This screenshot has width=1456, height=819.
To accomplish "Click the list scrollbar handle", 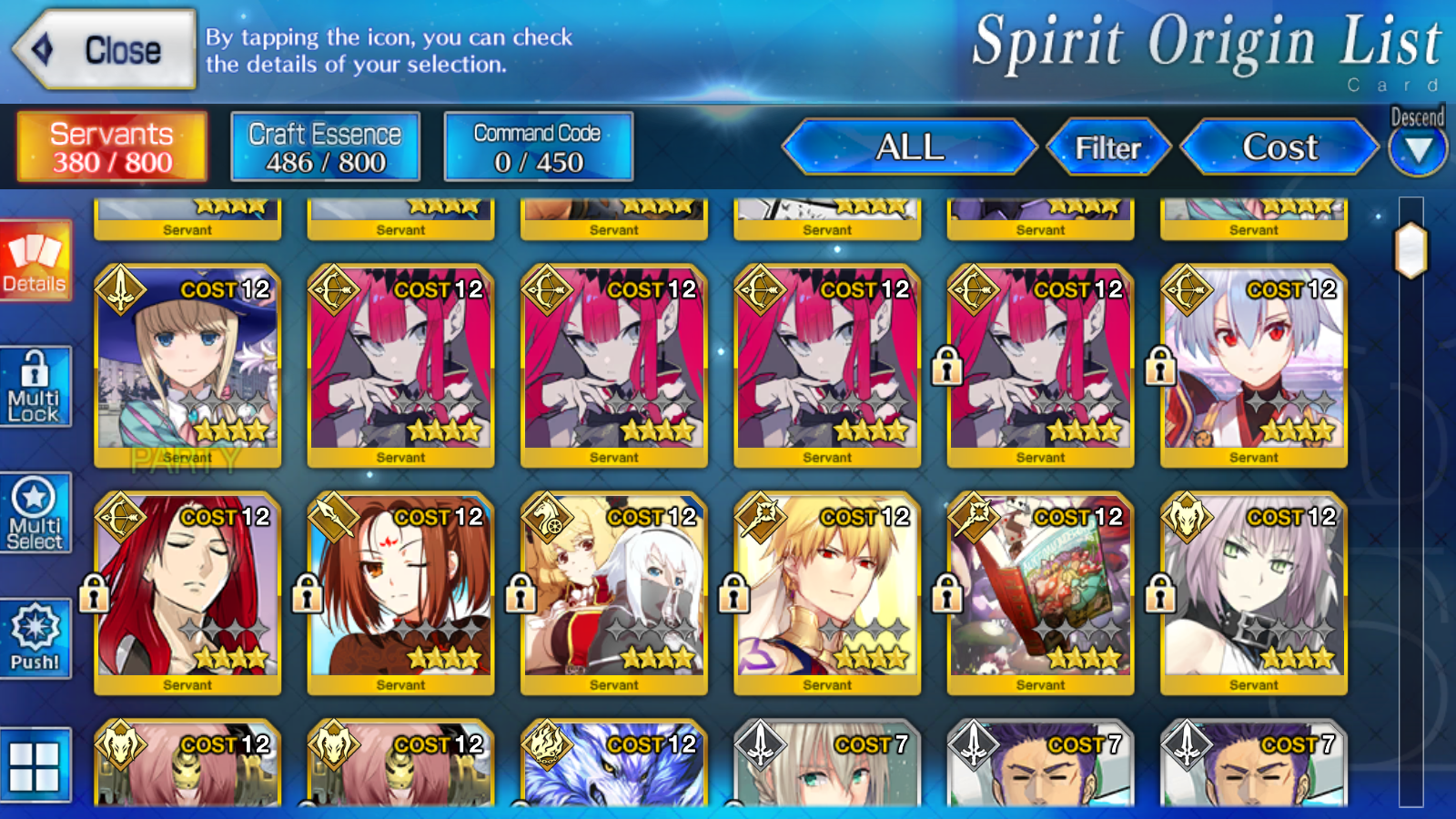I will click(x=1411, y=250).
